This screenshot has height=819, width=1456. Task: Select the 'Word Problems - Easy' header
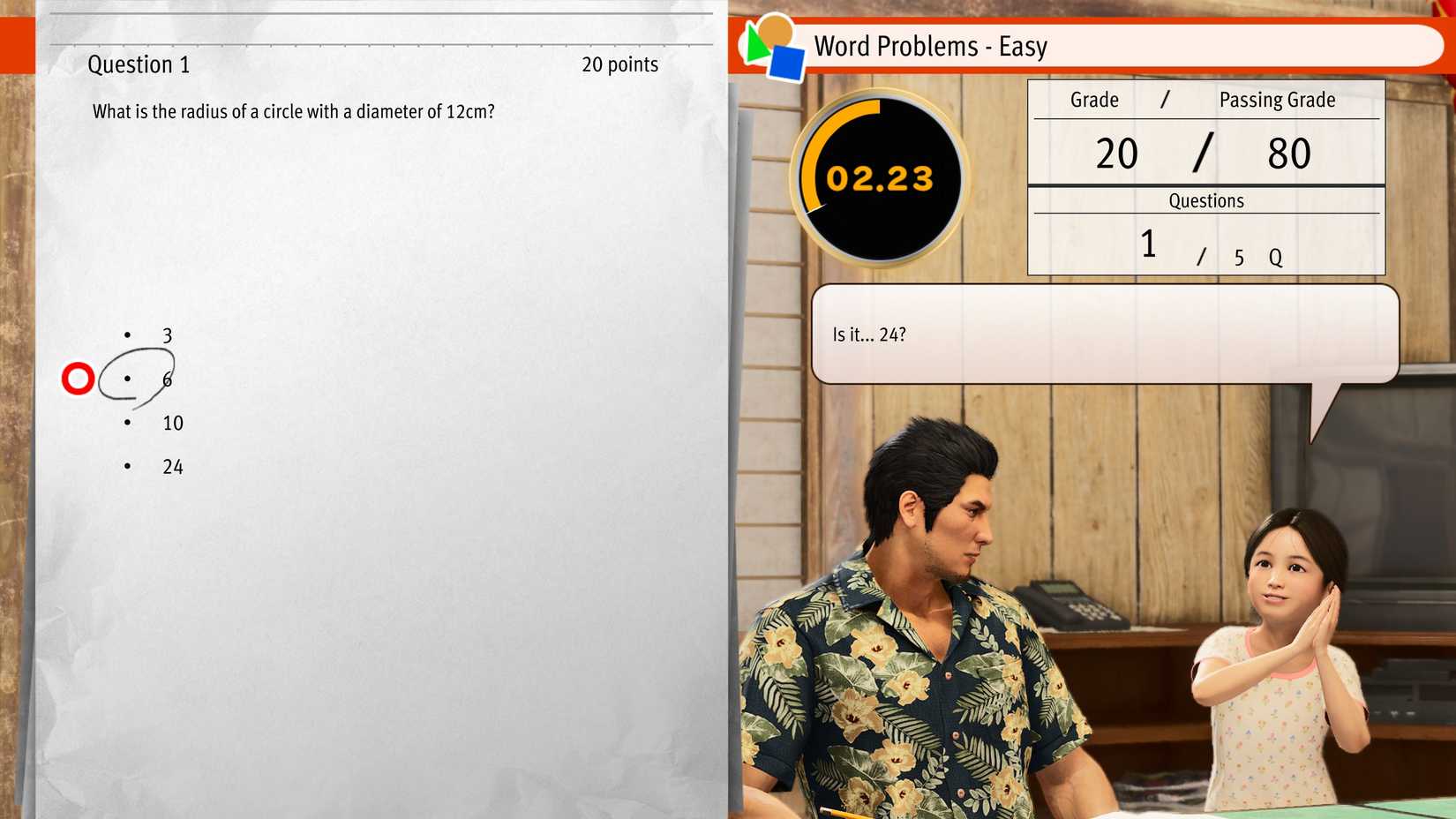931,46
